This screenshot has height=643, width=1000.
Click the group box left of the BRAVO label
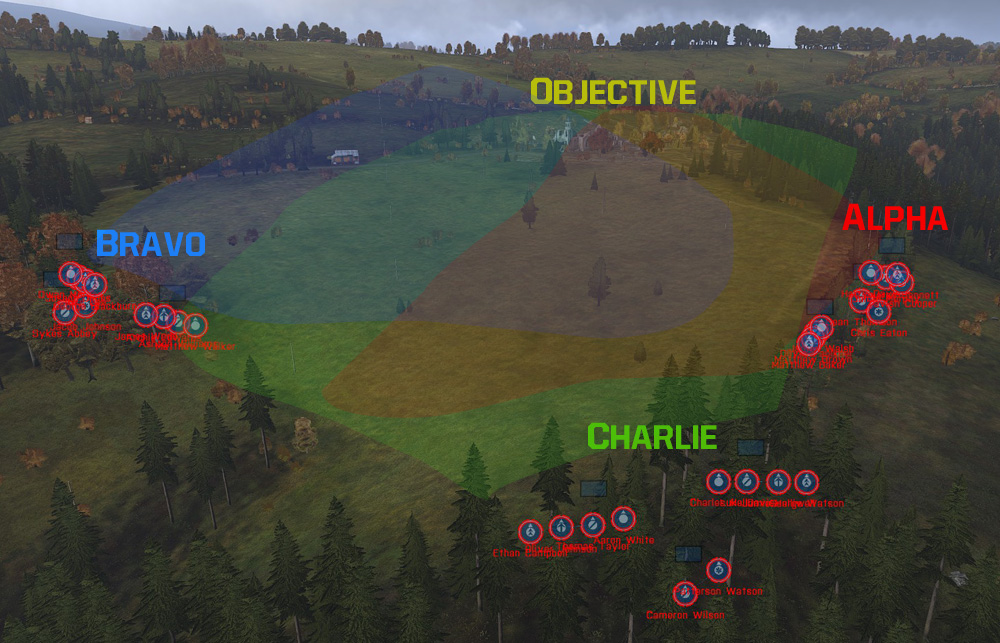[x=70, y=241]
